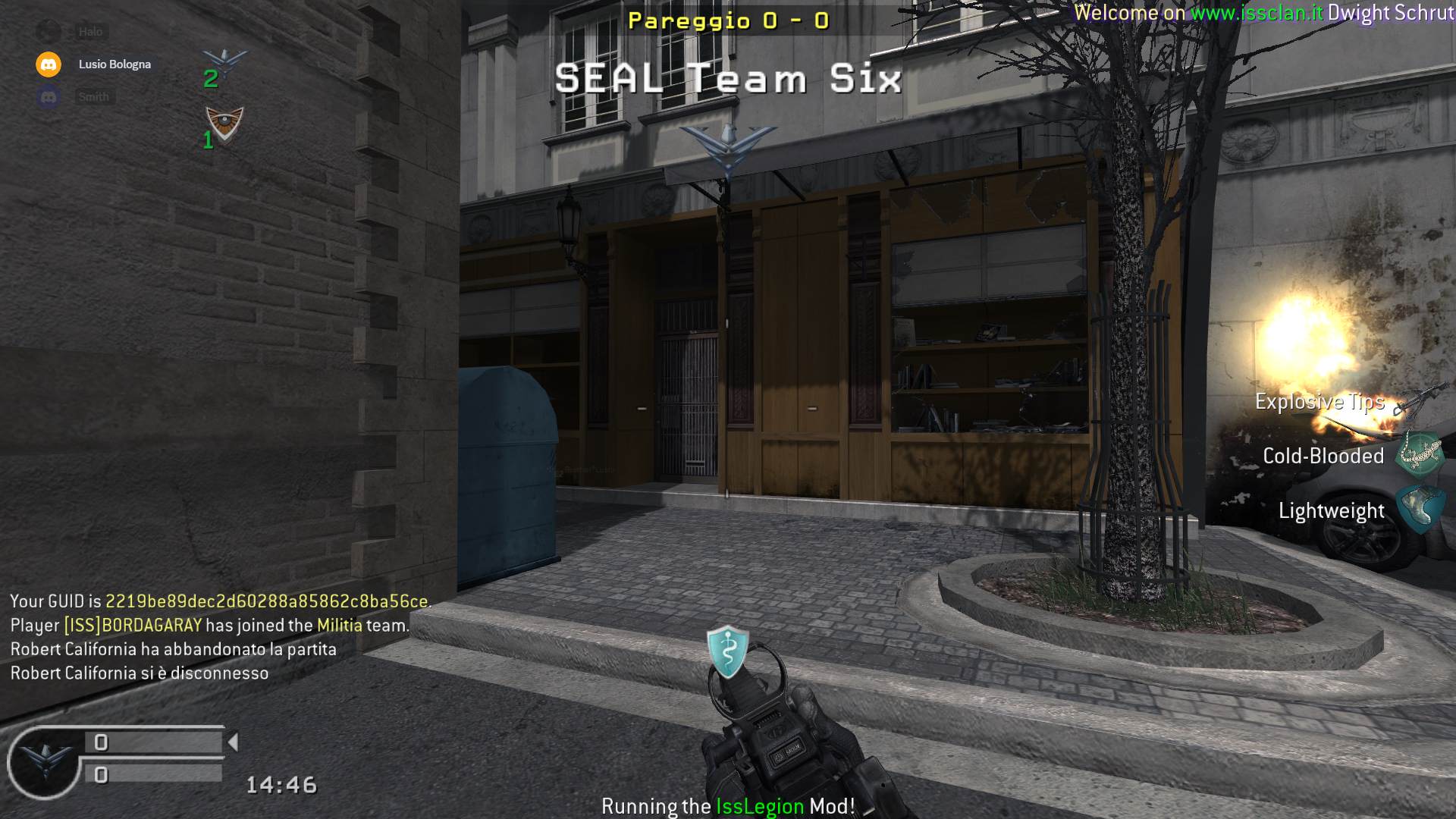Screen dimensions: 1456x819
Task: Select the Militia shield team score icon
Action: (x=224, y=124)
